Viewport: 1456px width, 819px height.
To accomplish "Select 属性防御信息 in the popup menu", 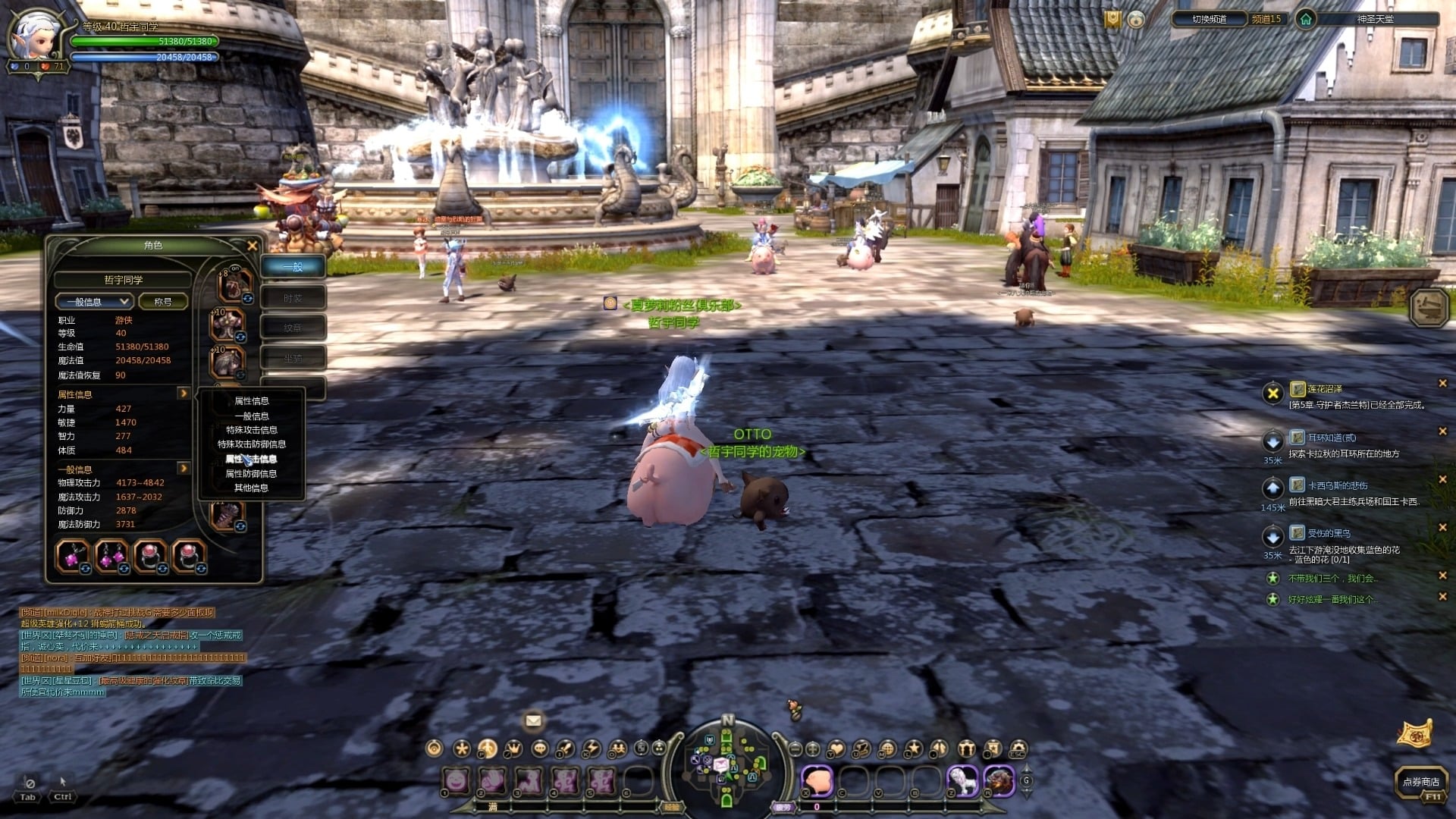I will point(252,474).
